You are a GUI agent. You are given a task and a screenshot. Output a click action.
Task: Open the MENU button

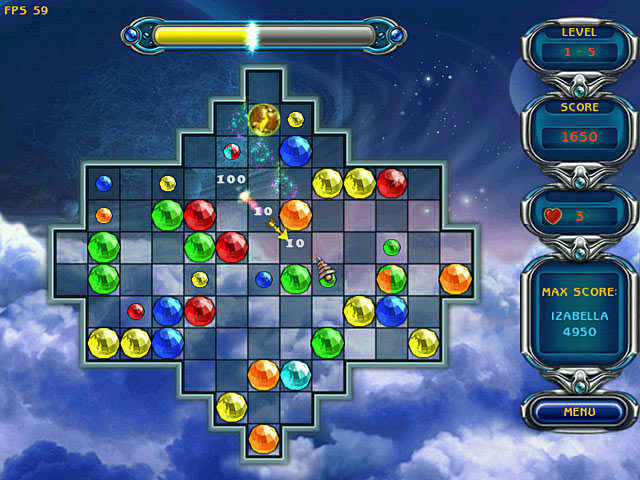tap(579, 411)
